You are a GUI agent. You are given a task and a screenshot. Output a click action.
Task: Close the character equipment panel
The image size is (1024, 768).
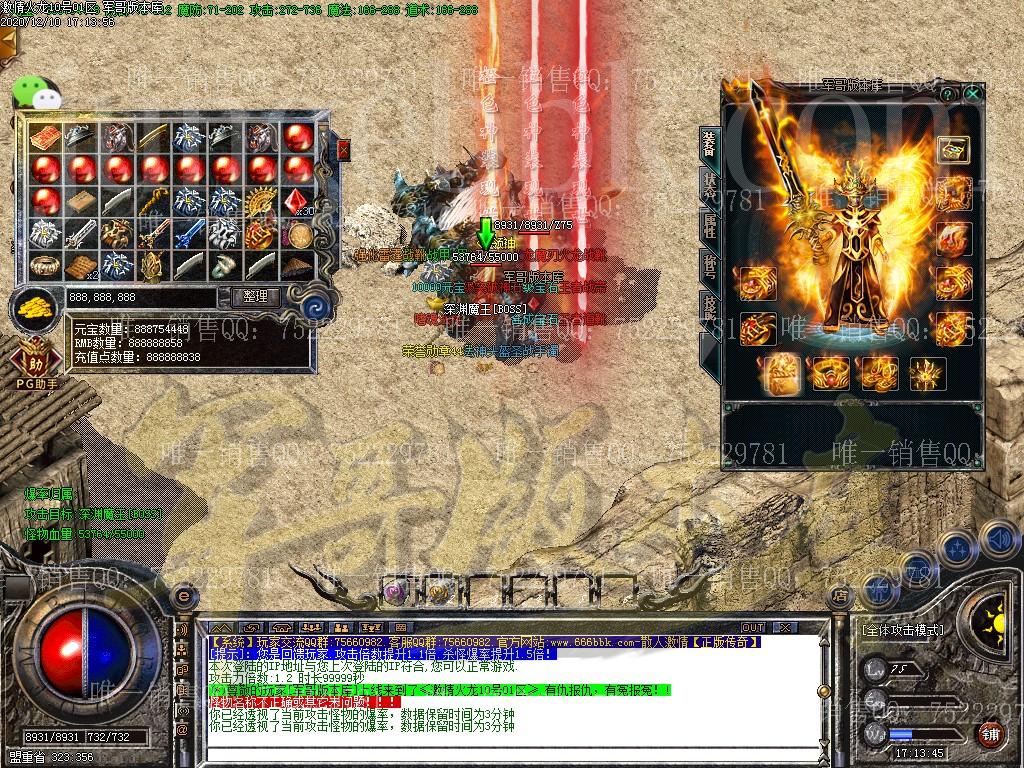click(972, 93)
